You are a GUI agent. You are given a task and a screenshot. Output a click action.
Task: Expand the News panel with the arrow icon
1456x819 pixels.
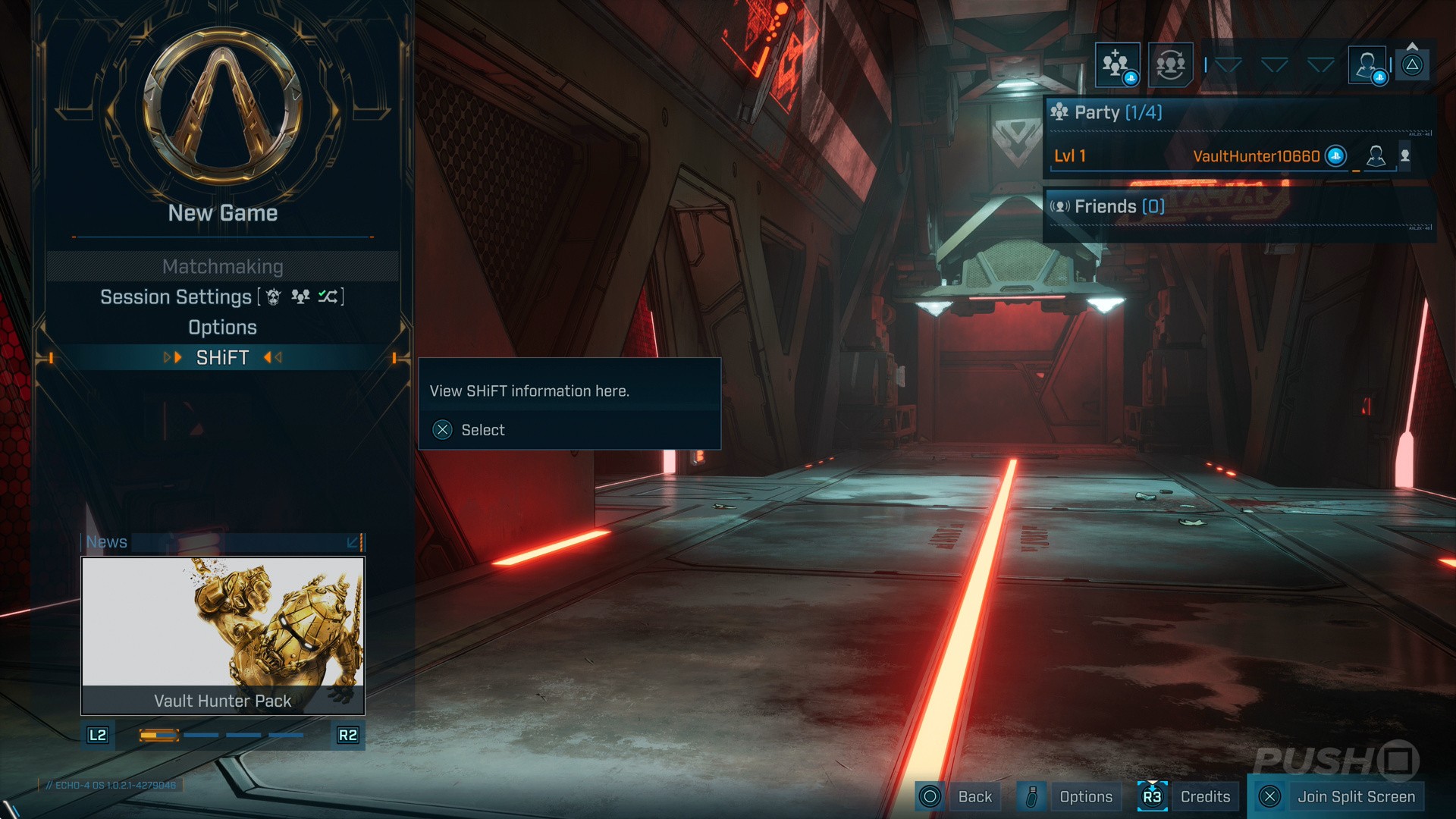(x=353, y=542)
